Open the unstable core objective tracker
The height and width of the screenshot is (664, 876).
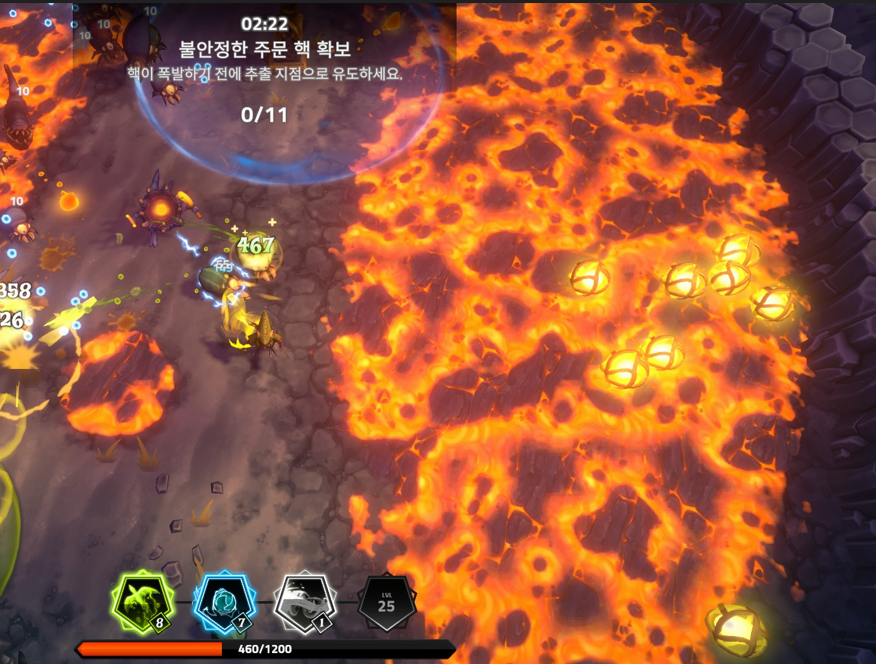pyautogui.click(x=264, y=66)
